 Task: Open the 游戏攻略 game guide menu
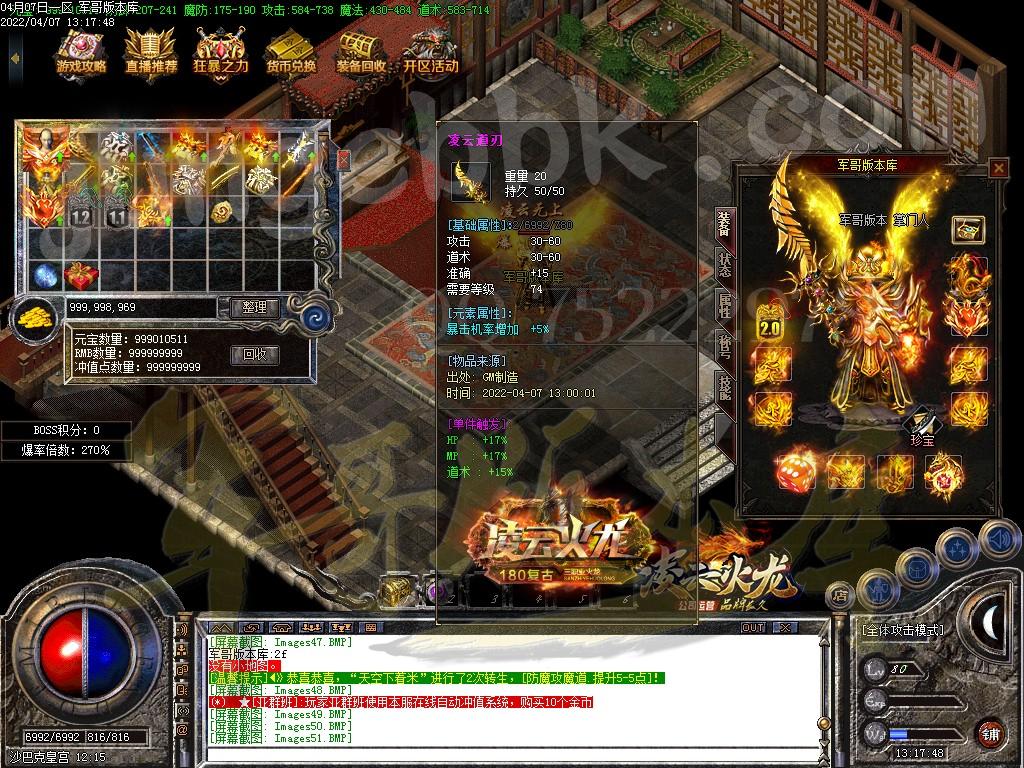click(x=82, y=52)
